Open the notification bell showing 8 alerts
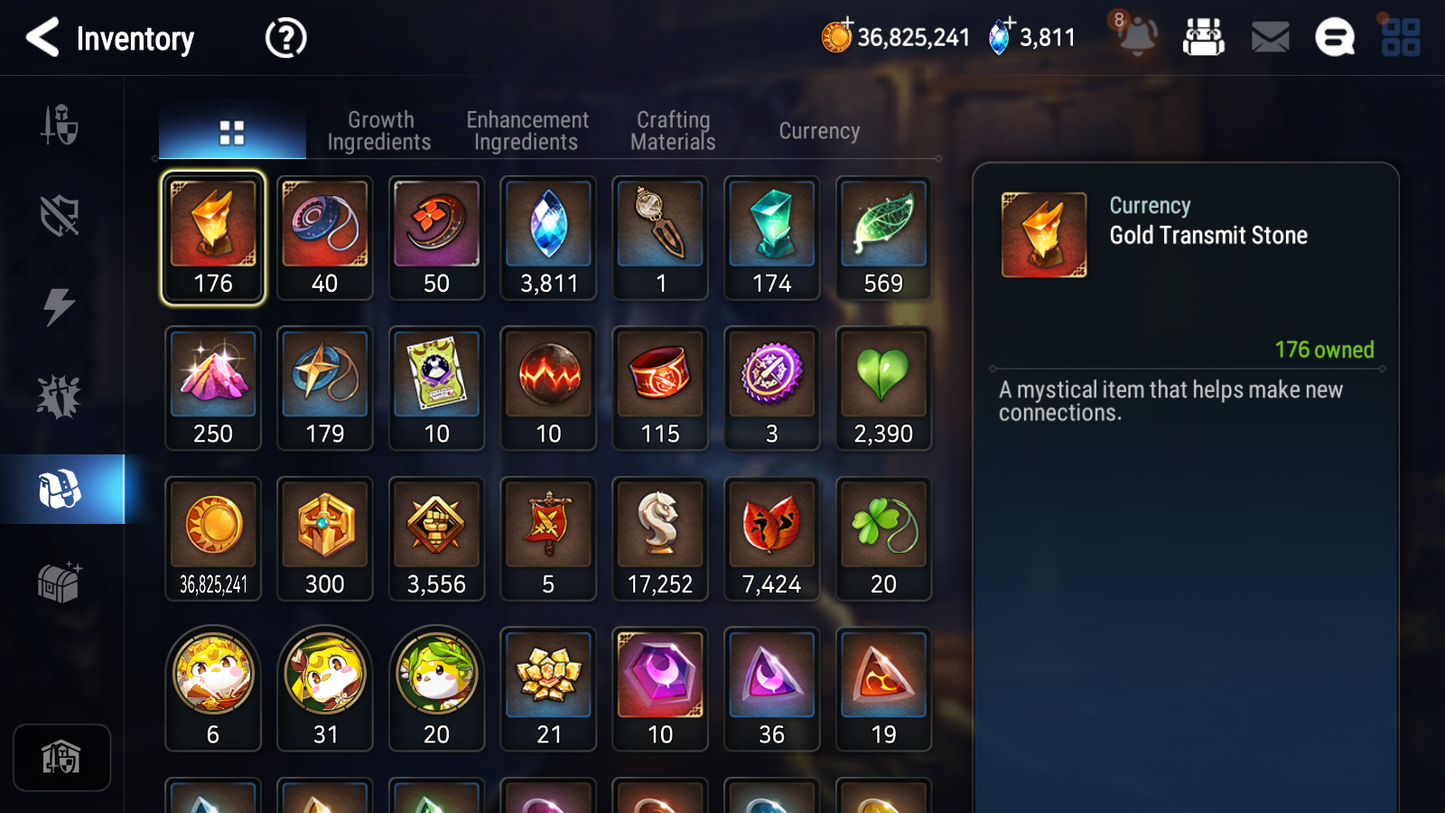Viewport: 1445px width, 813px height. point(1136,36)
